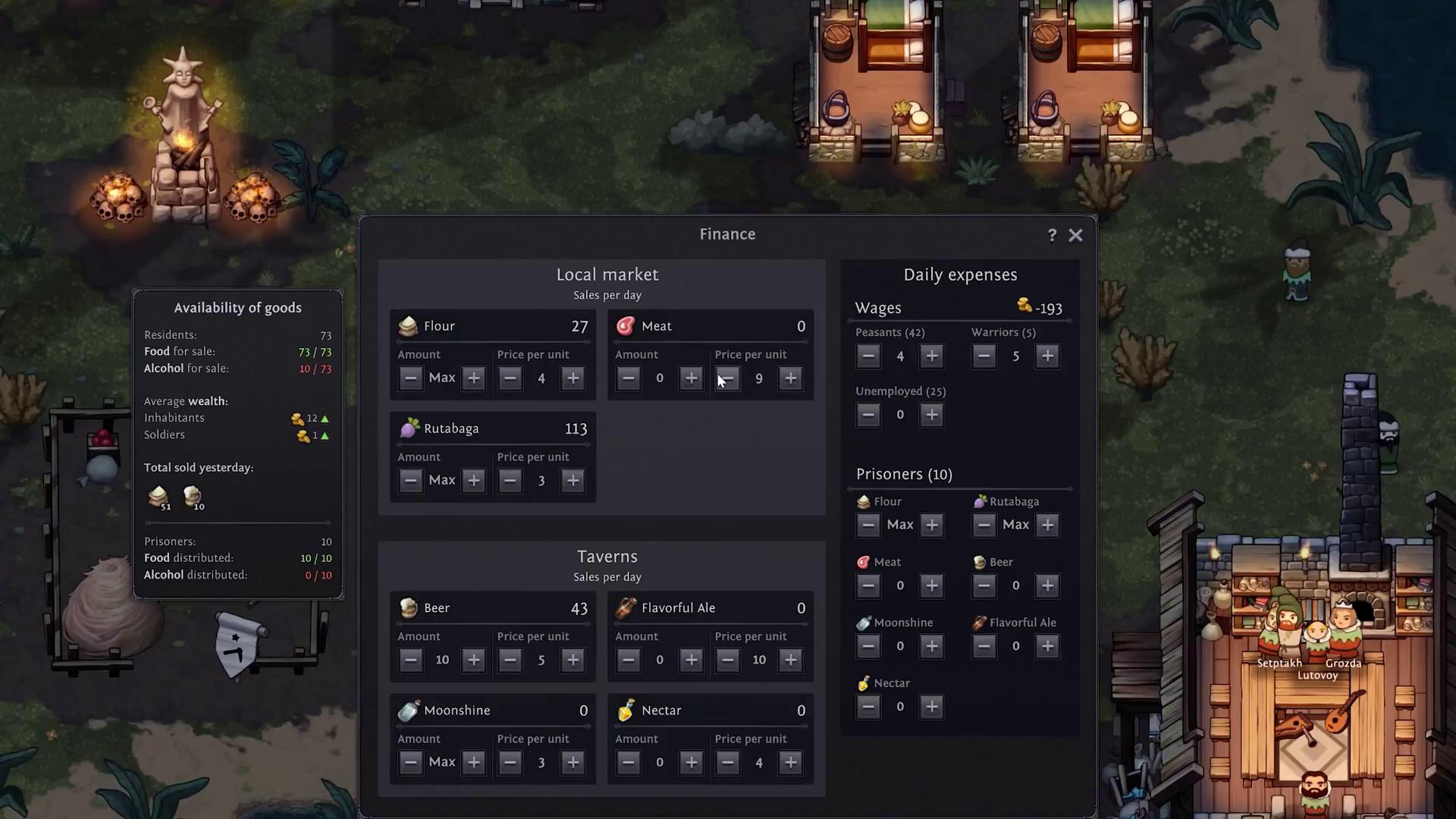Image resolution: width=1456 pixels, height=819 pixels.
Task: Increase Nectar price per unit
Action: (x=790, y=762)
